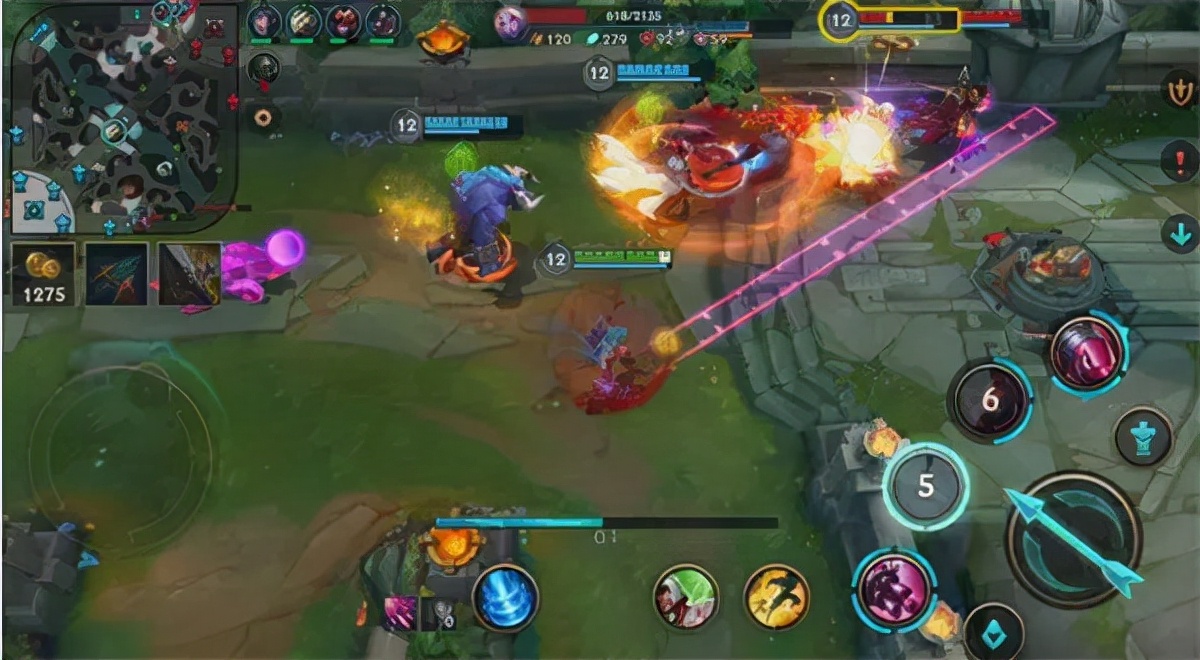
Task: Tap the minimap
Action: (x=123, y=118)
